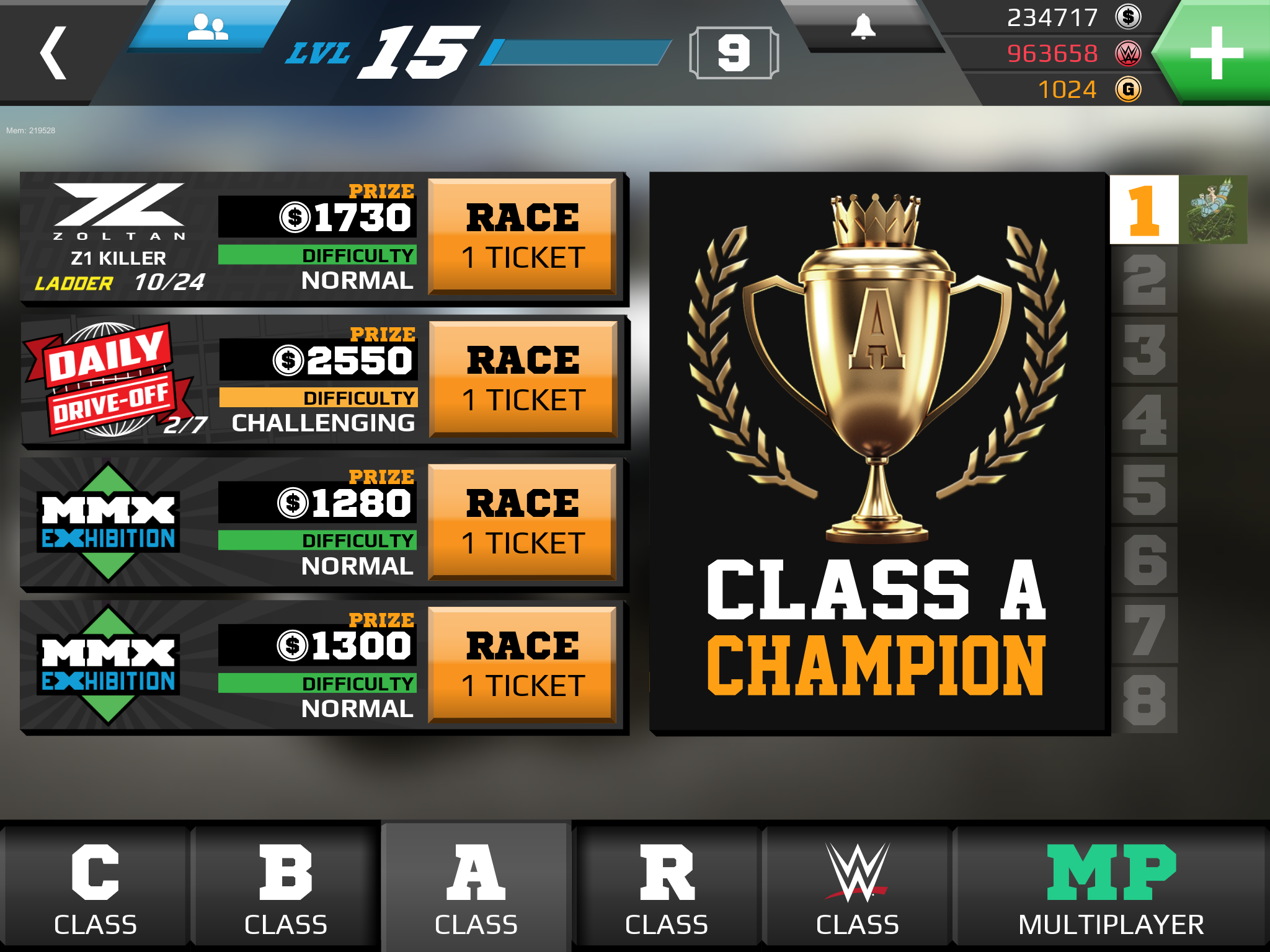The image size is (1270, 952).
Task: Start the $2550 Challenging race
Action: tap(524, 378)
